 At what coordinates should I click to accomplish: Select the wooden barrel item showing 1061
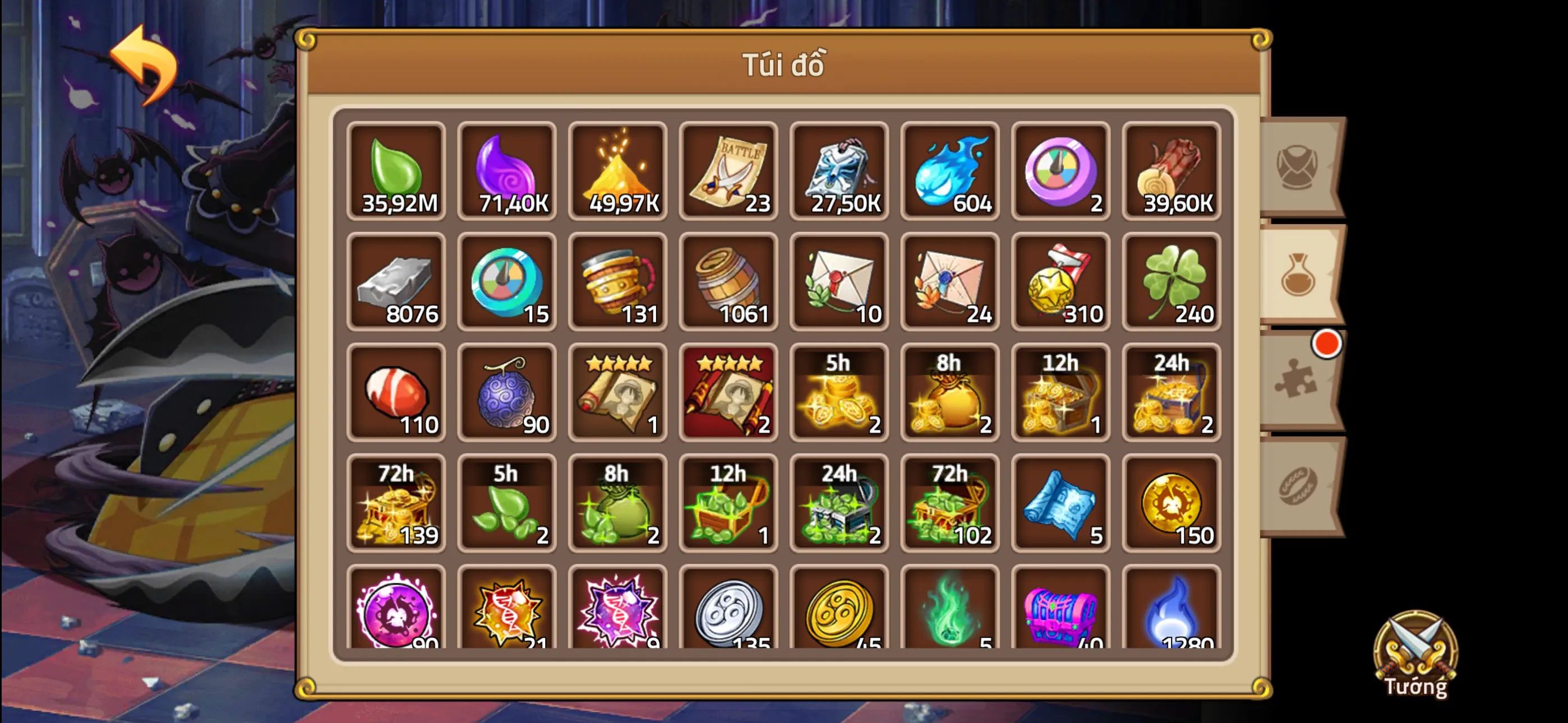[x=728, y=283]
